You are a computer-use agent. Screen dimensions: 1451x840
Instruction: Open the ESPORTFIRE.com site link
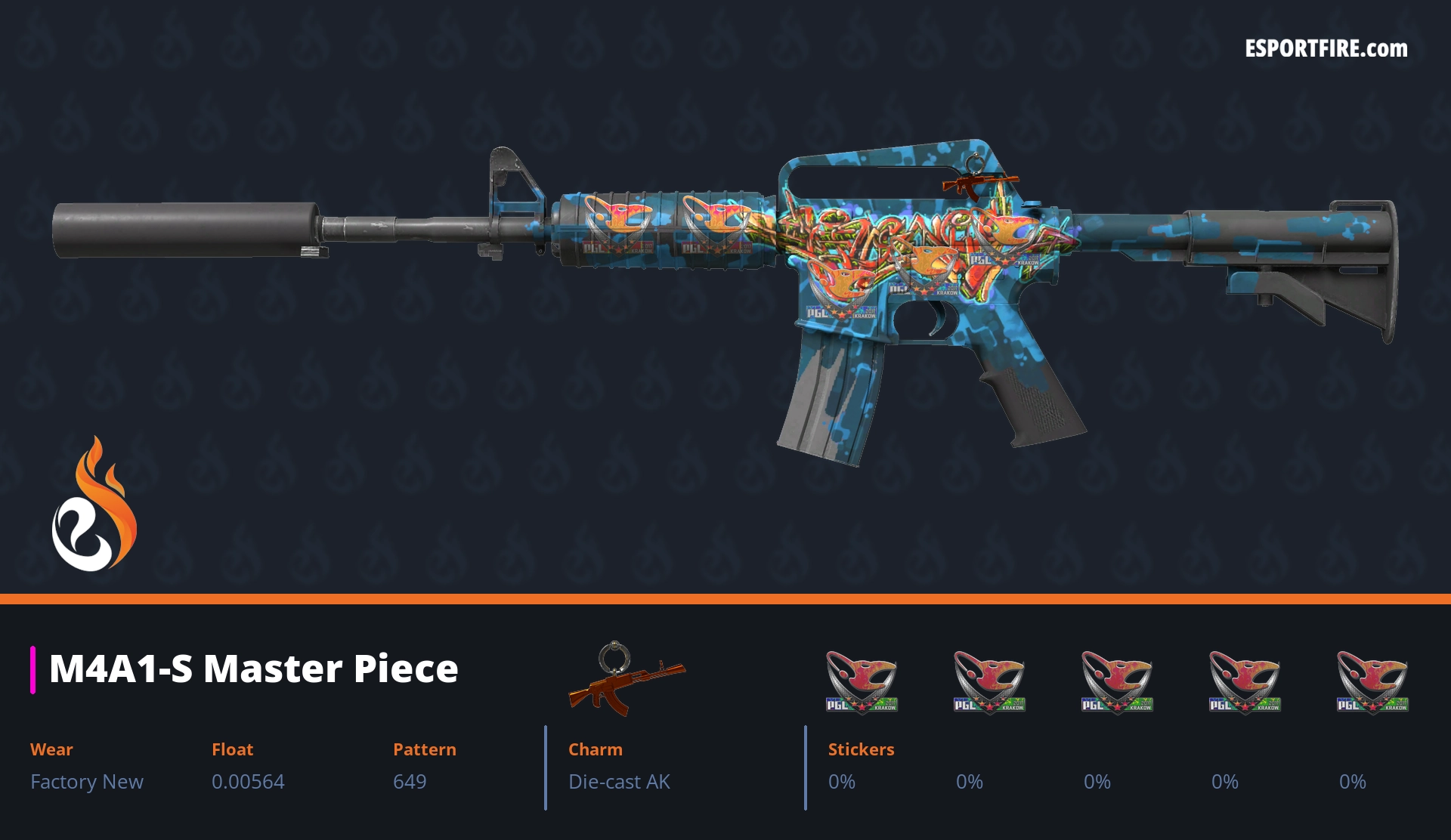(x=1326, y=49)
